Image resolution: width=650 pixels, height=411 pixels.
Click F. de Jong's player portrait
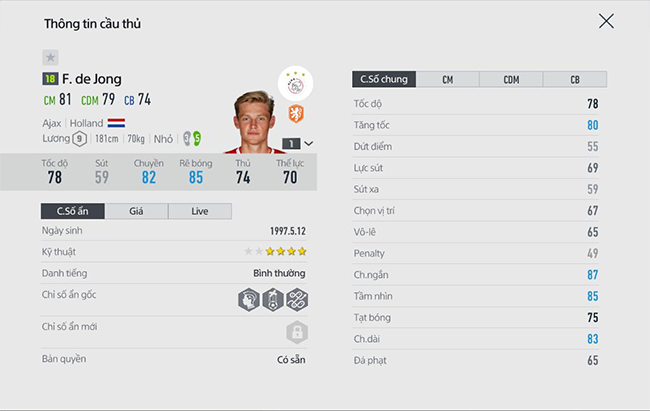[x=254, y=122]
